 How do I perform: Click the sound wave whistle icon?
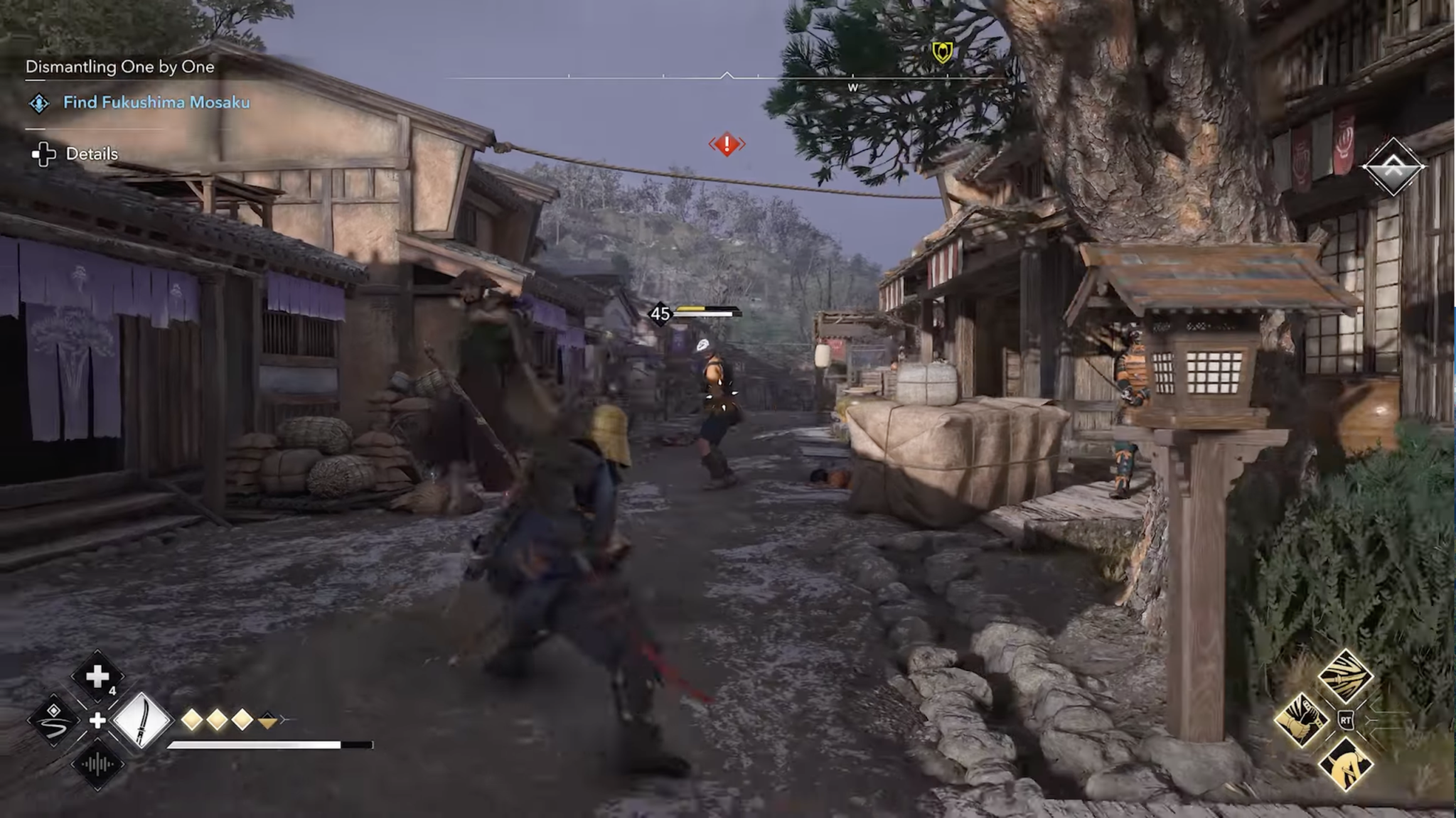(x=97, y=764)
